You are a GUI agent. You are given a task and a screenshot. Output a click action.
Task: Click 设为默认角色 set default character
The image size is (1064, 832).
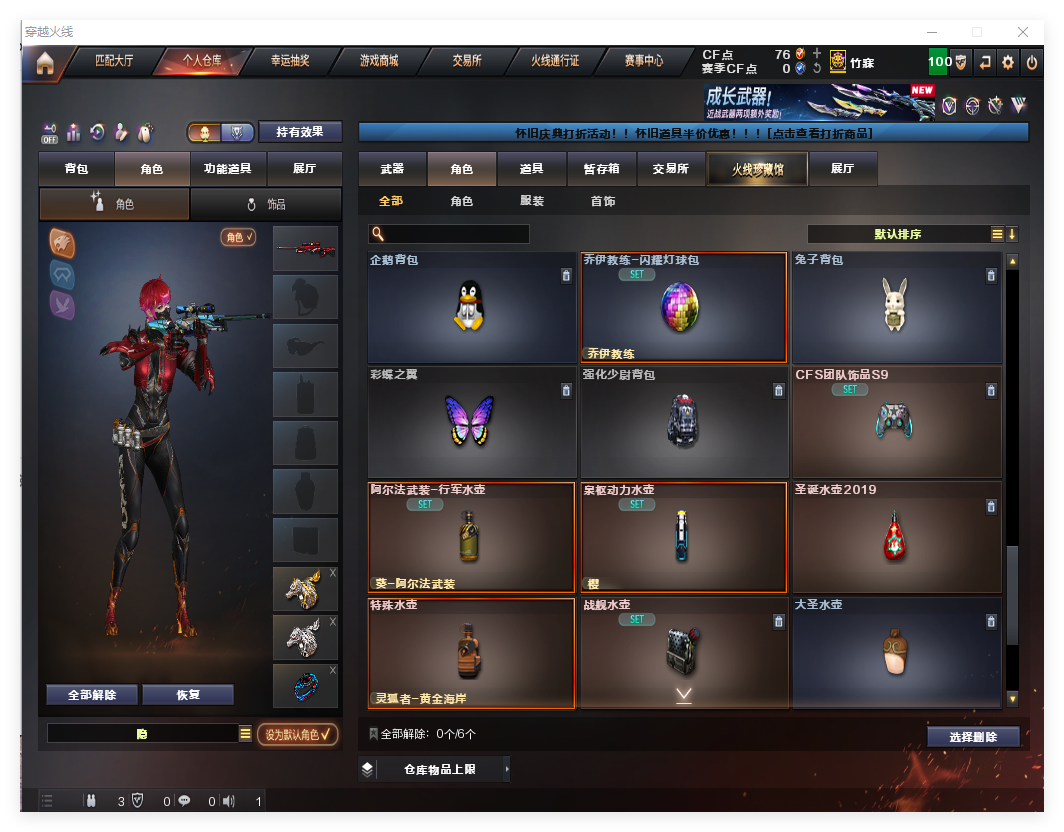point(297,735)
